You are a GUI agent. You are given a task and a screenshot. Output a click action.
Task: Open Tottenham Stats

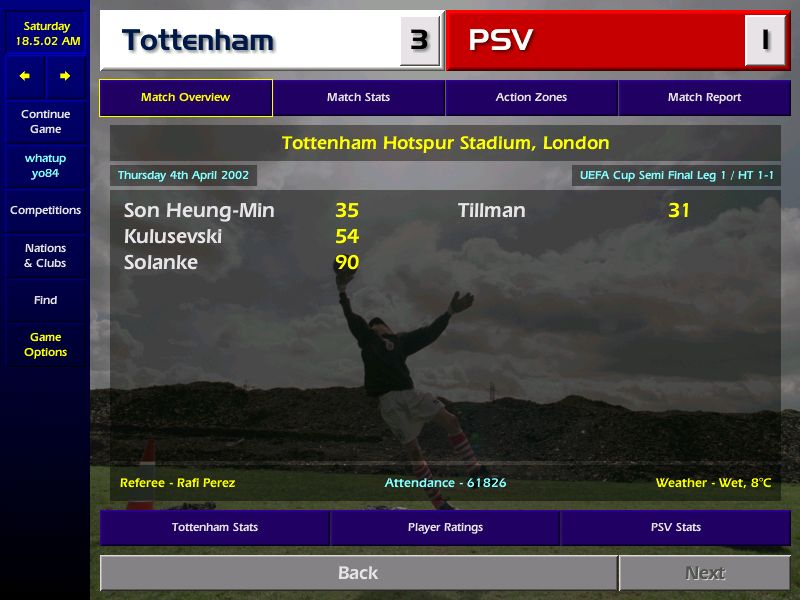tap(214, 528)
